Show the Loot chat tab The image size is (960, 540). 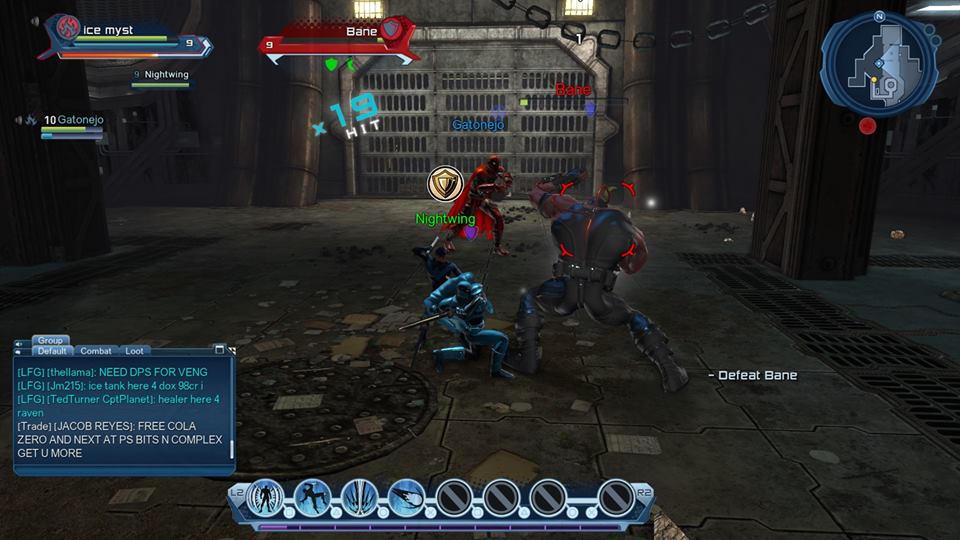point(134,351)
